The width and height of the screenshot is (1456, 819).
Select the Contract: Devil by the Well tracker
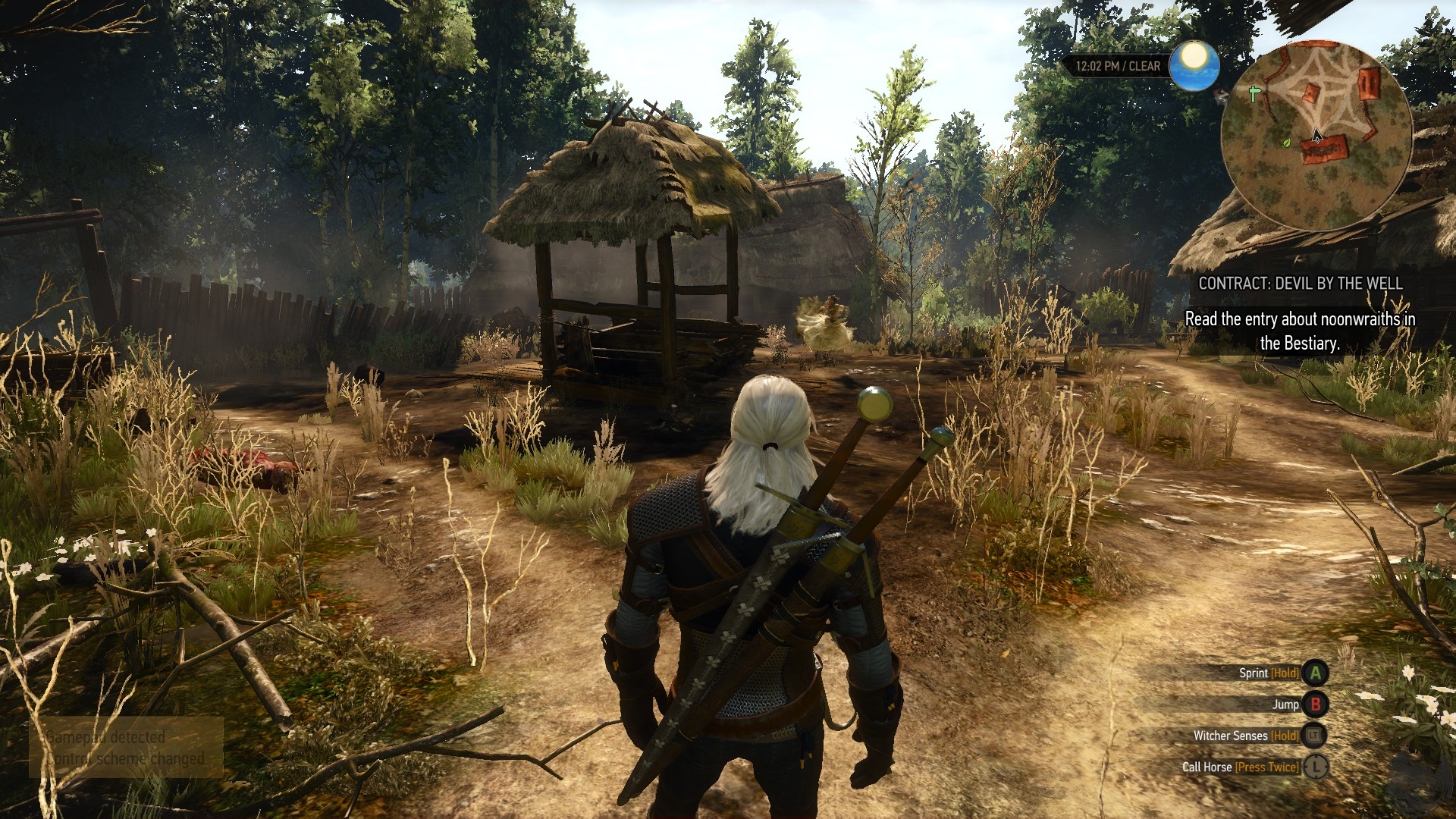click(x=1300, y=284)
